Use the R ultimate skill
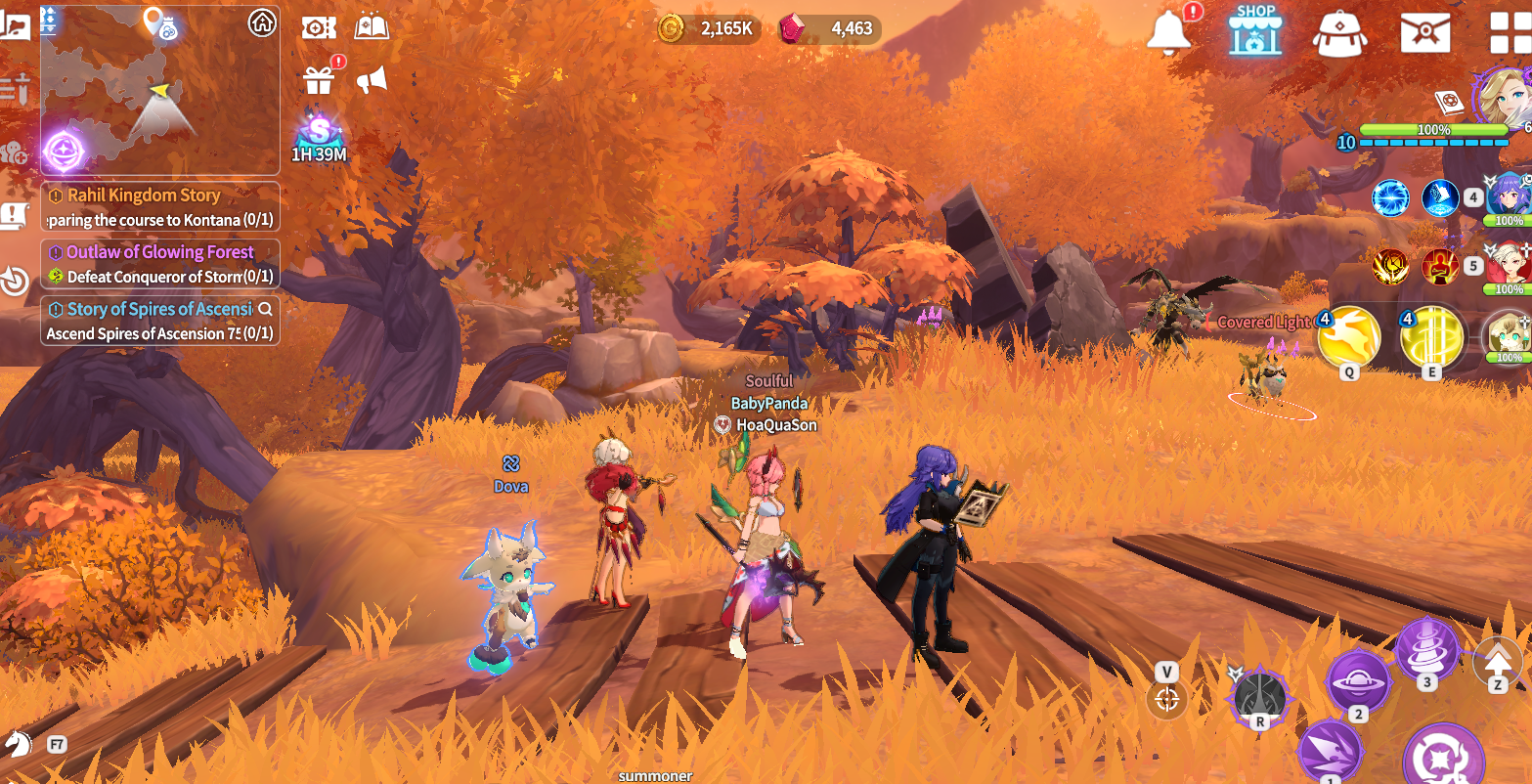Screen dimensions: 1532x784 click(1260, 696)
